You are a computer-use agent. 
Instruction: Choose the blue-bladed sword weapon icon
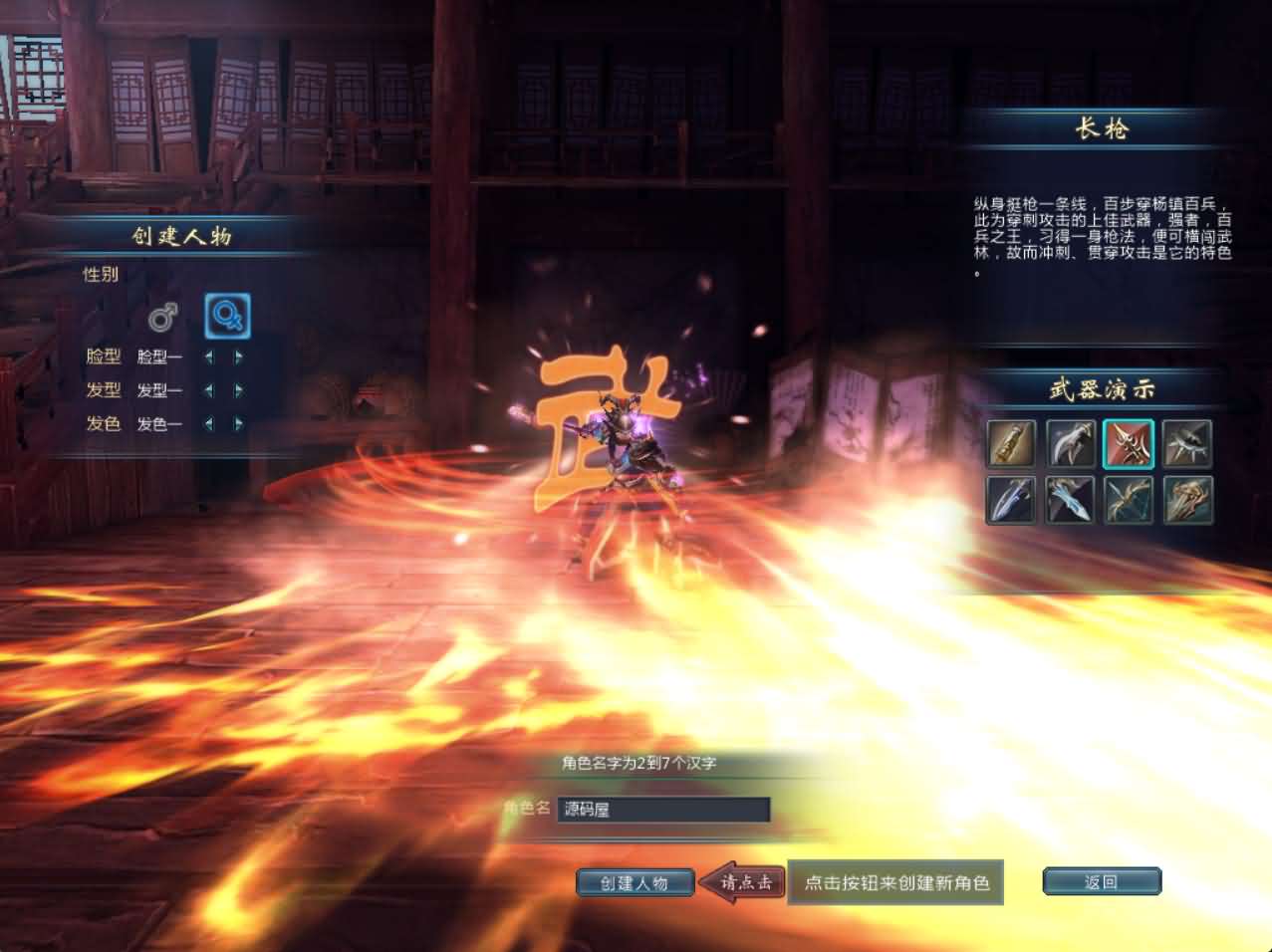(1011, 499)
